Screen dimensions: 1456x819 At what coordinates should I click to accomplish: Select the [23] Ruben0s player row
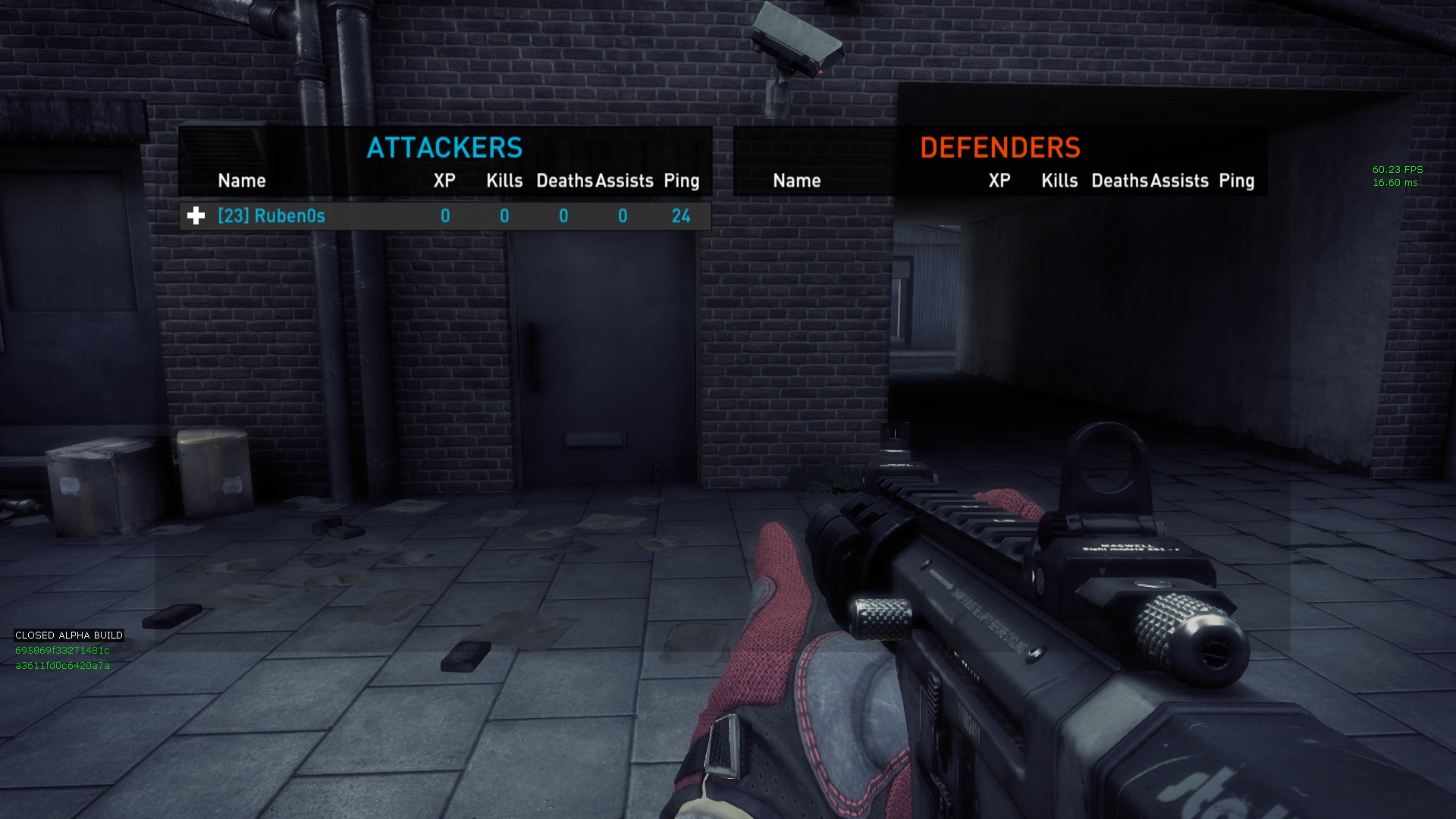[x=445, y=216]
